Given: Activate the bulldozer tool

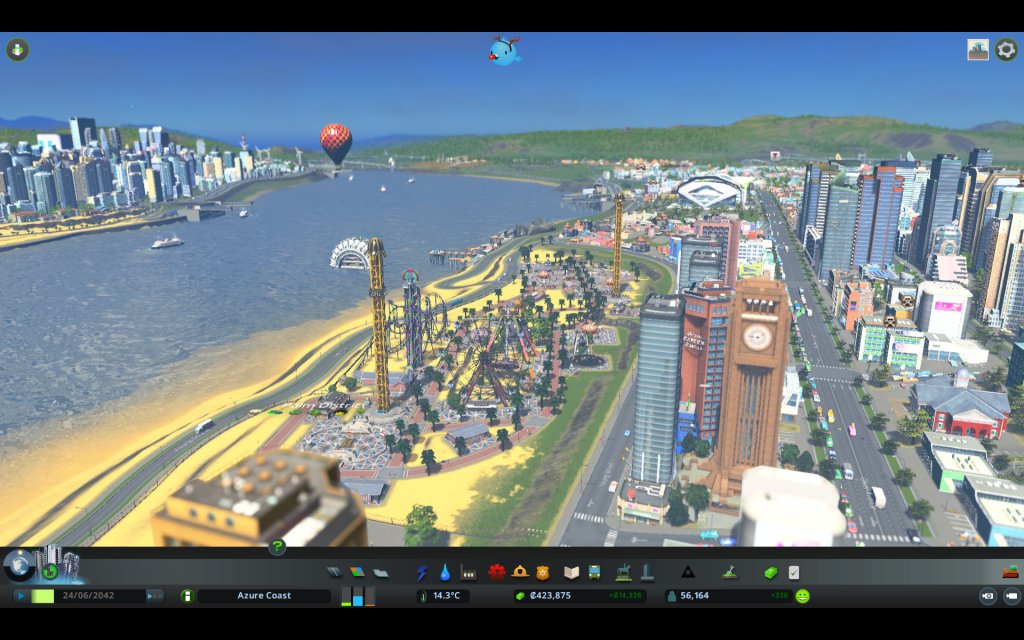Looking at the screenshot, I should (1010, 573).
